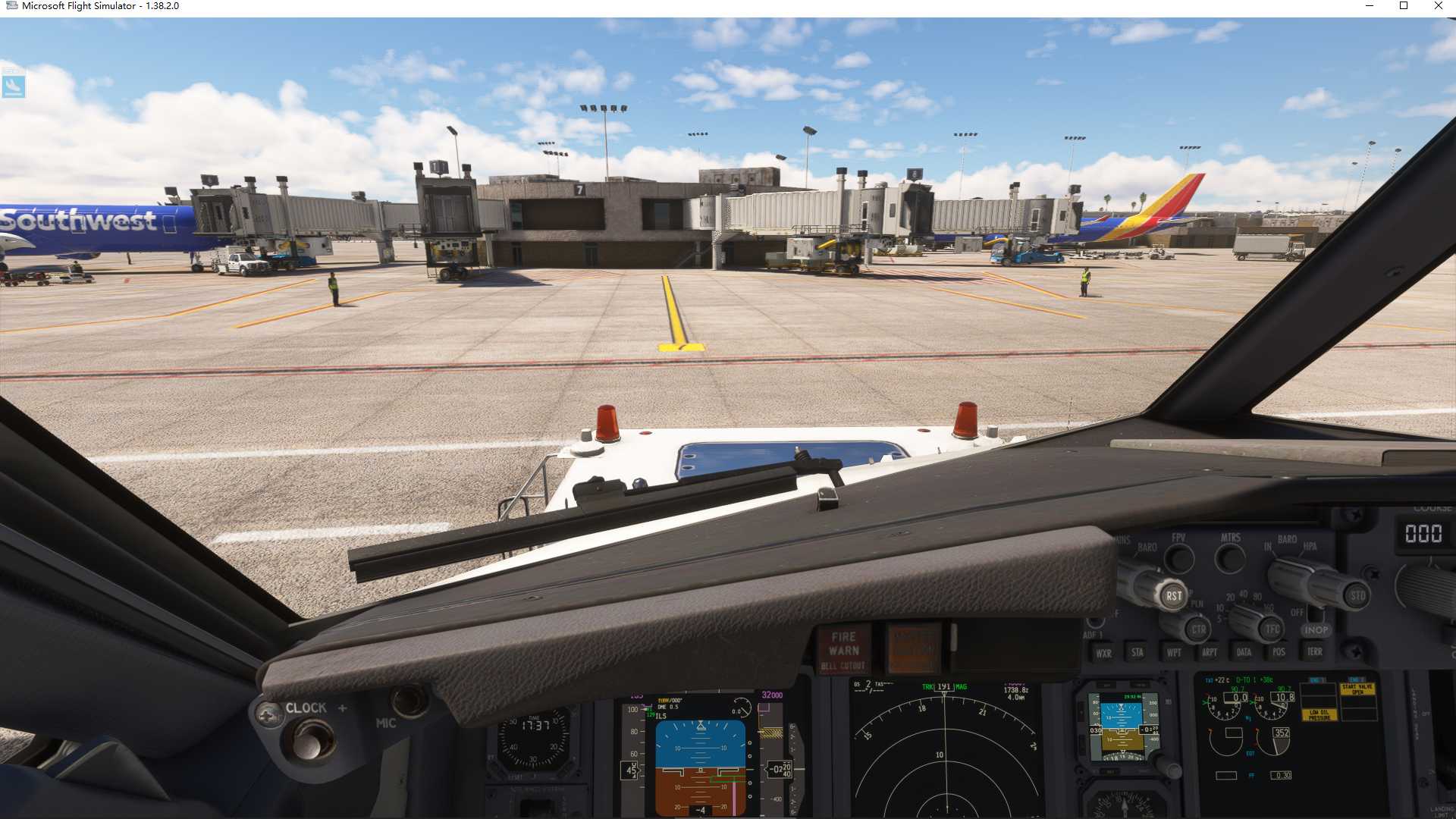Select the TFC traffic selector knob
The width and height of the screenshot is (1456, 819).
tap(1271, 629)
